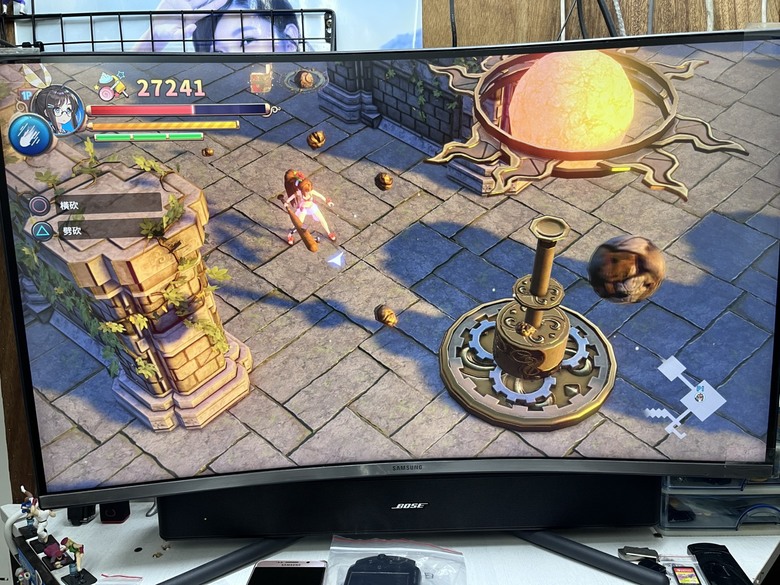Click the glasses girl character portrait
This screenshot has width=780, height=585.
tap(57, 109)
